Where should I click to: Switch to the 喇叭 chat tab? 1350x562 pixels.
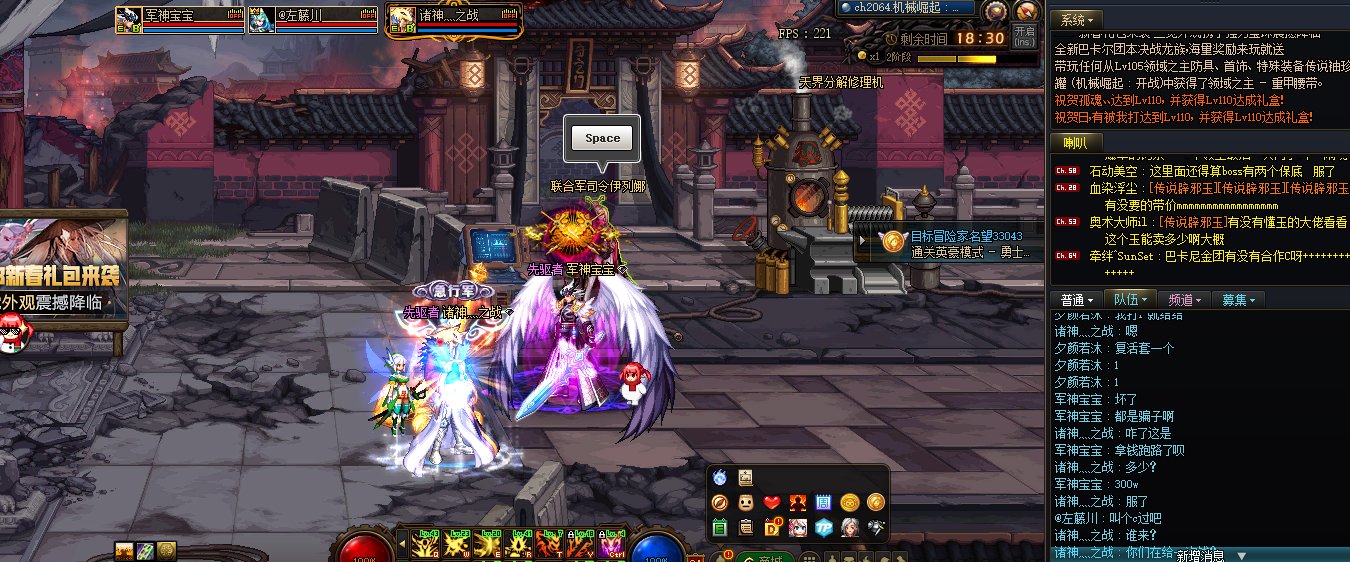tap(1076, 143)
